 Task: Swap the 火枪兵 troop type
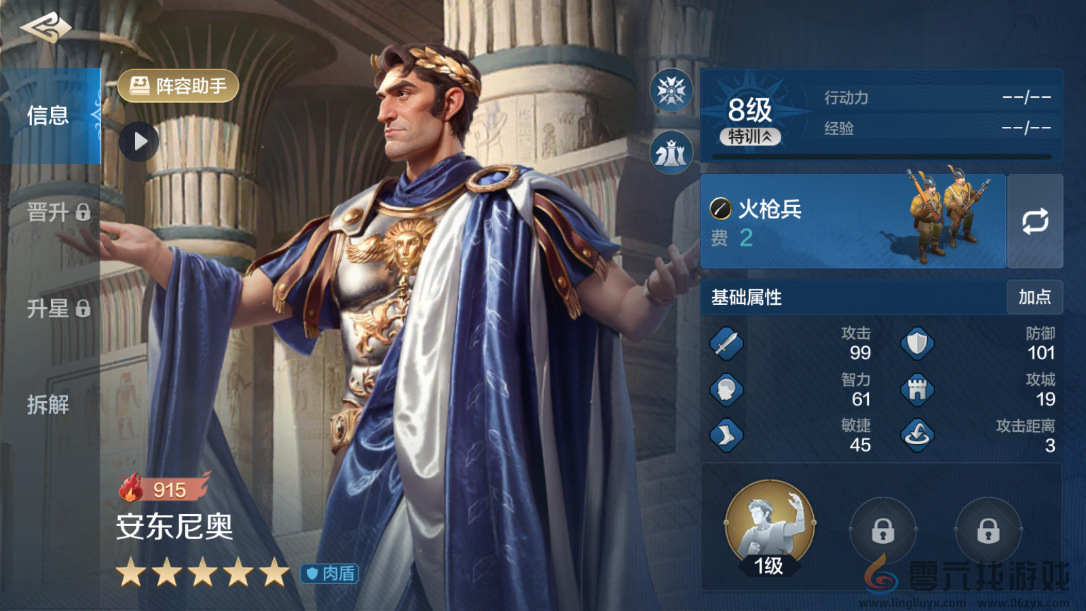point(1034,220)
